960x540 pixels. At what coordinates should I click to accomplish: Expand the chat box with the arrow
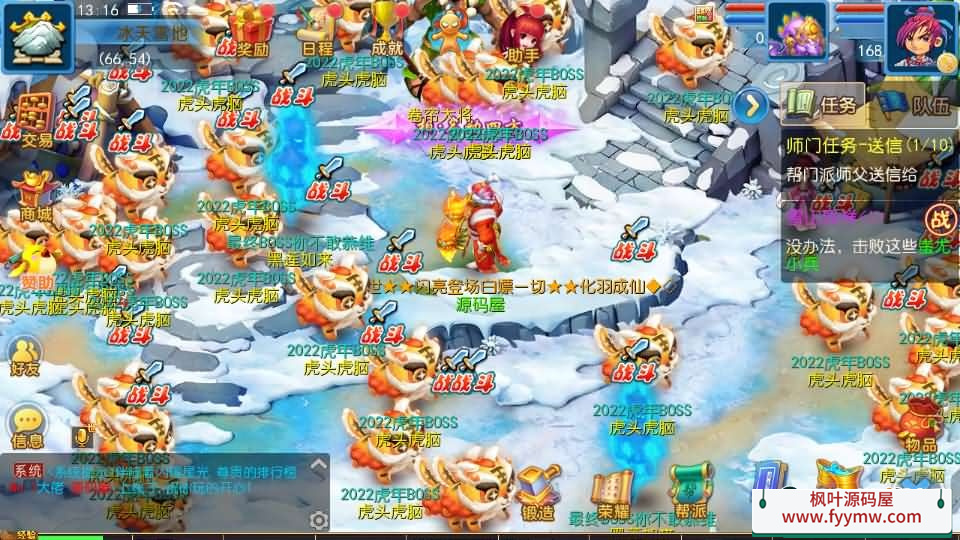click(x=318, y=465)
